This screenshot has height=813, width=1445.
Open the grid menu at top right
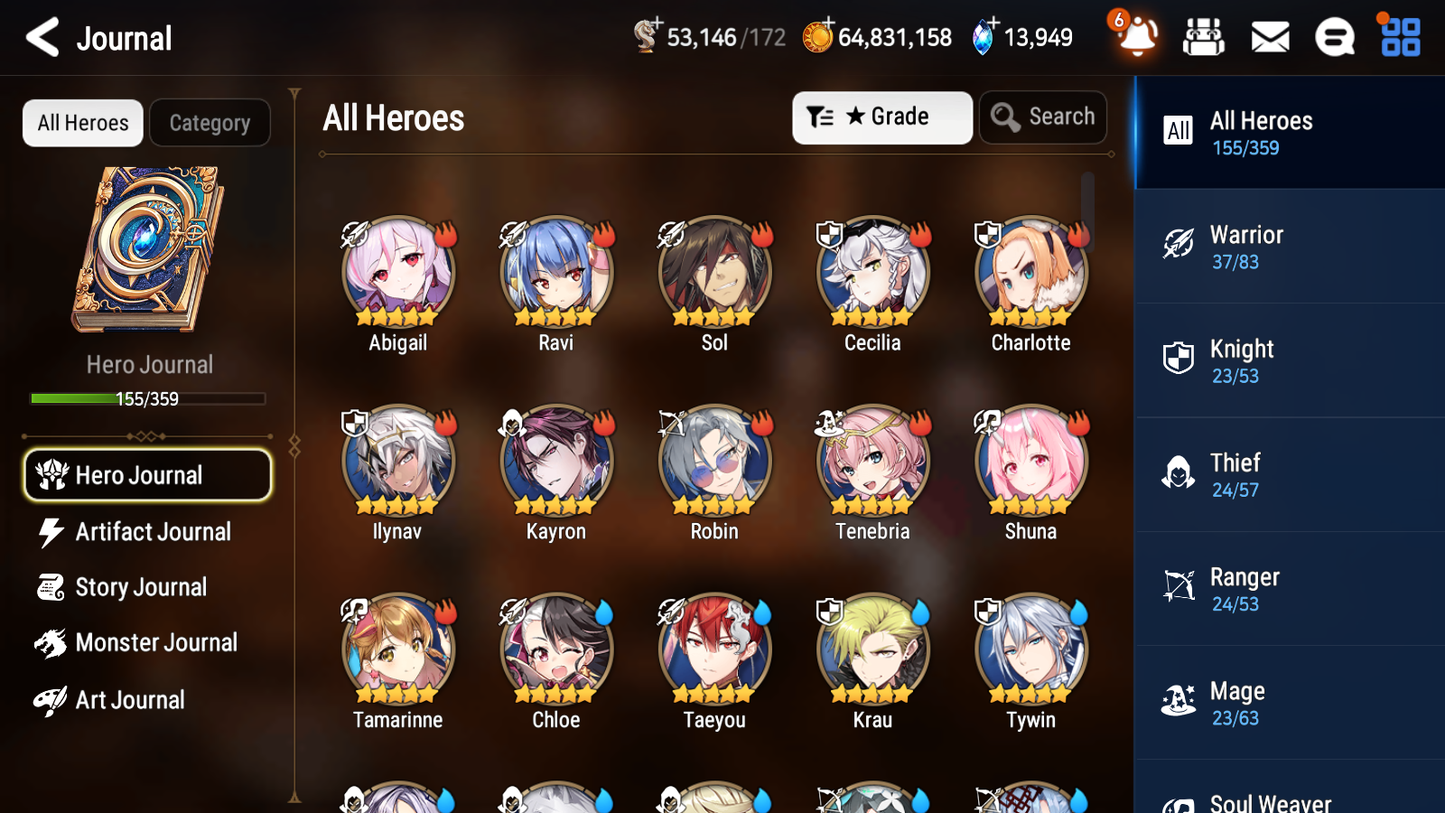1398,37
